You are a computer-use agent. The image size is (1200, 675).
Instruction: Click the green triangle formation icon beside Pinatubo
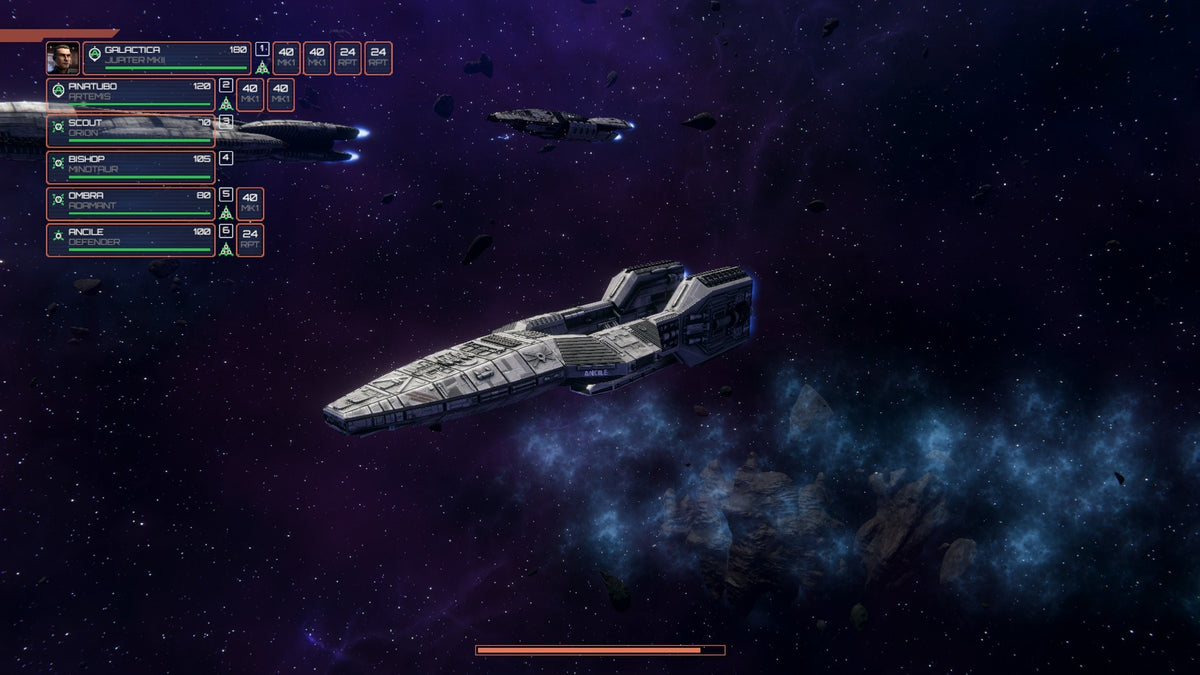pyautogui.click(x=226, y=104)
